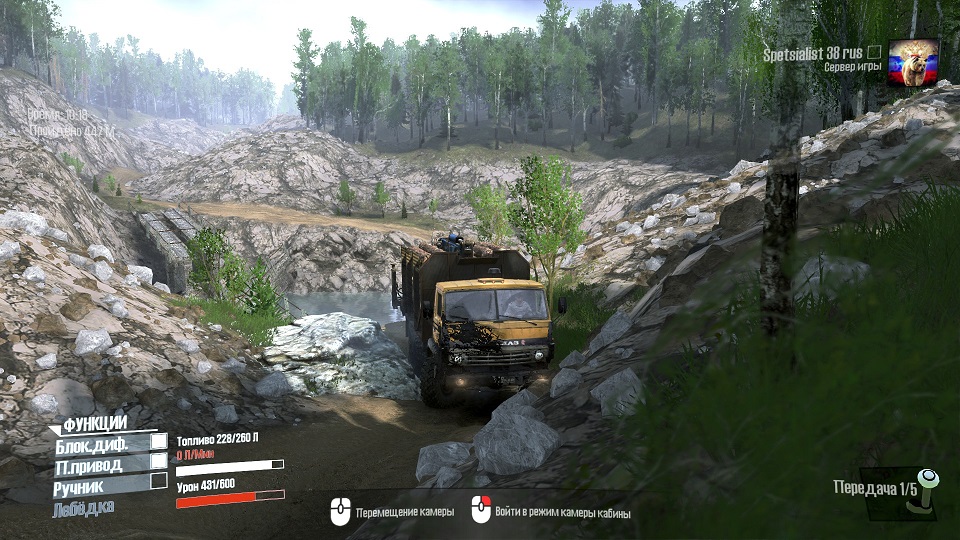960x540 pixels.
Task: Select the bear flag player avatar
Action: (x=912, y=61)
